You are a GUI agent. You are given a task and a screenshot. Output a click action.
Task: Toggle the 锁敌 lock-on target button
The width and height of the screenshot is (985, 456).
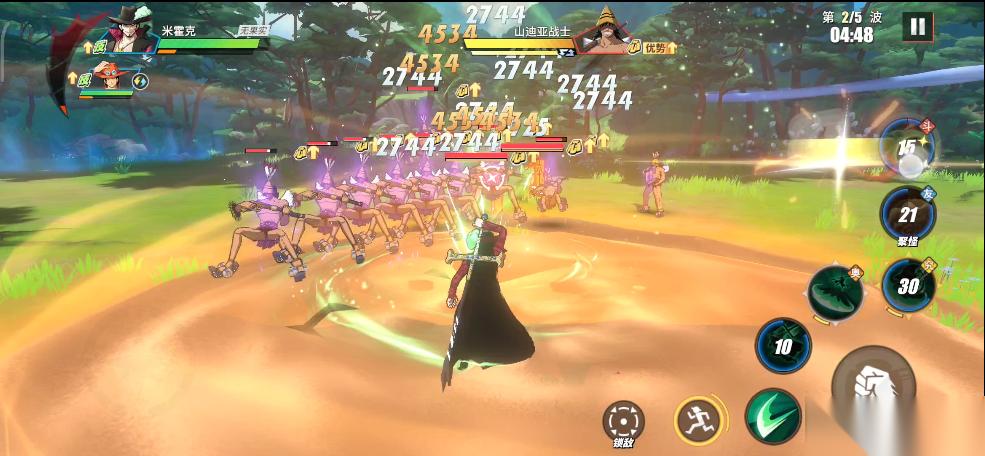click(624, 421)
